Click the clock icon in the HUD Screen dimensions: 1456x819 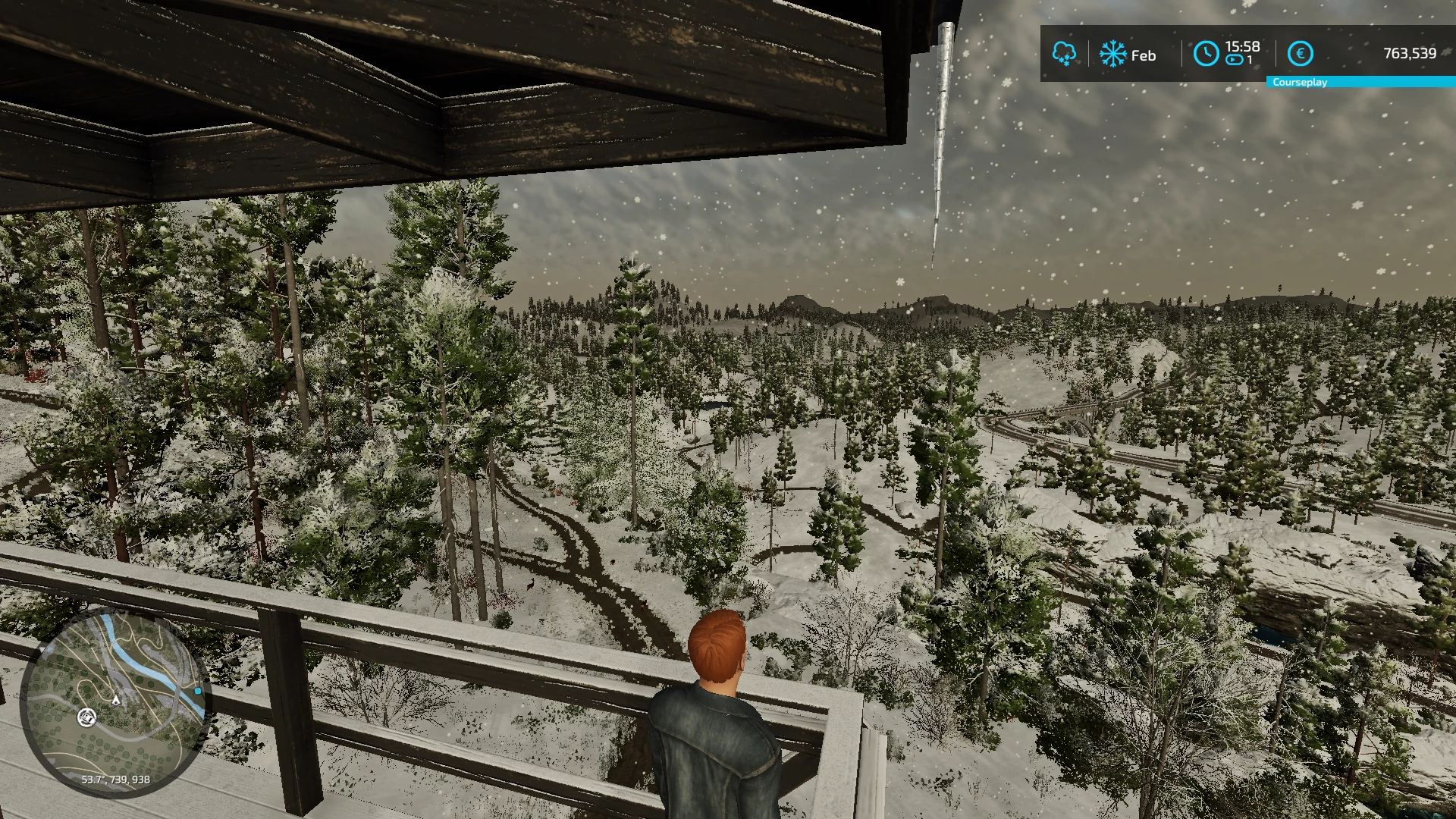[x=1206, y=53]
